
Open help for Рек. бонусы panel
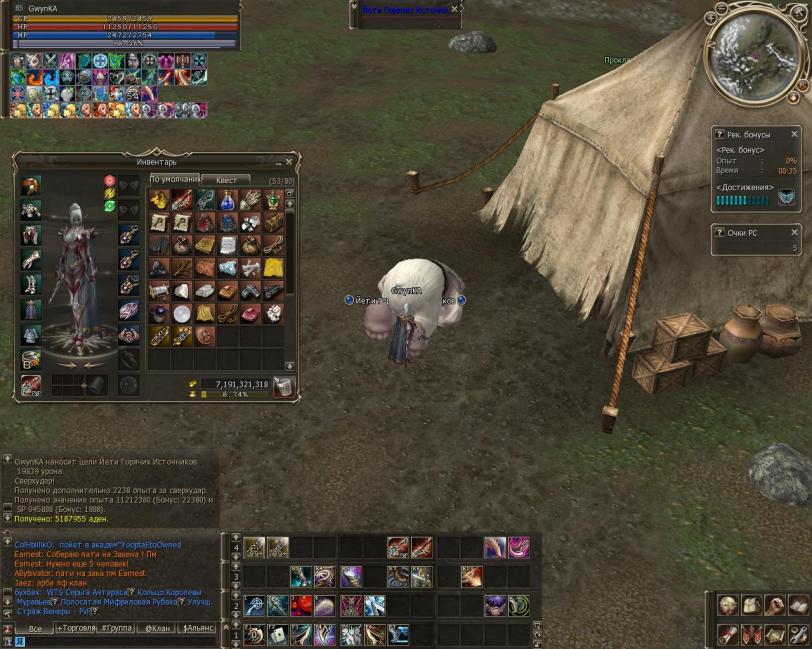pyautogui.click(x=720, y=134)
